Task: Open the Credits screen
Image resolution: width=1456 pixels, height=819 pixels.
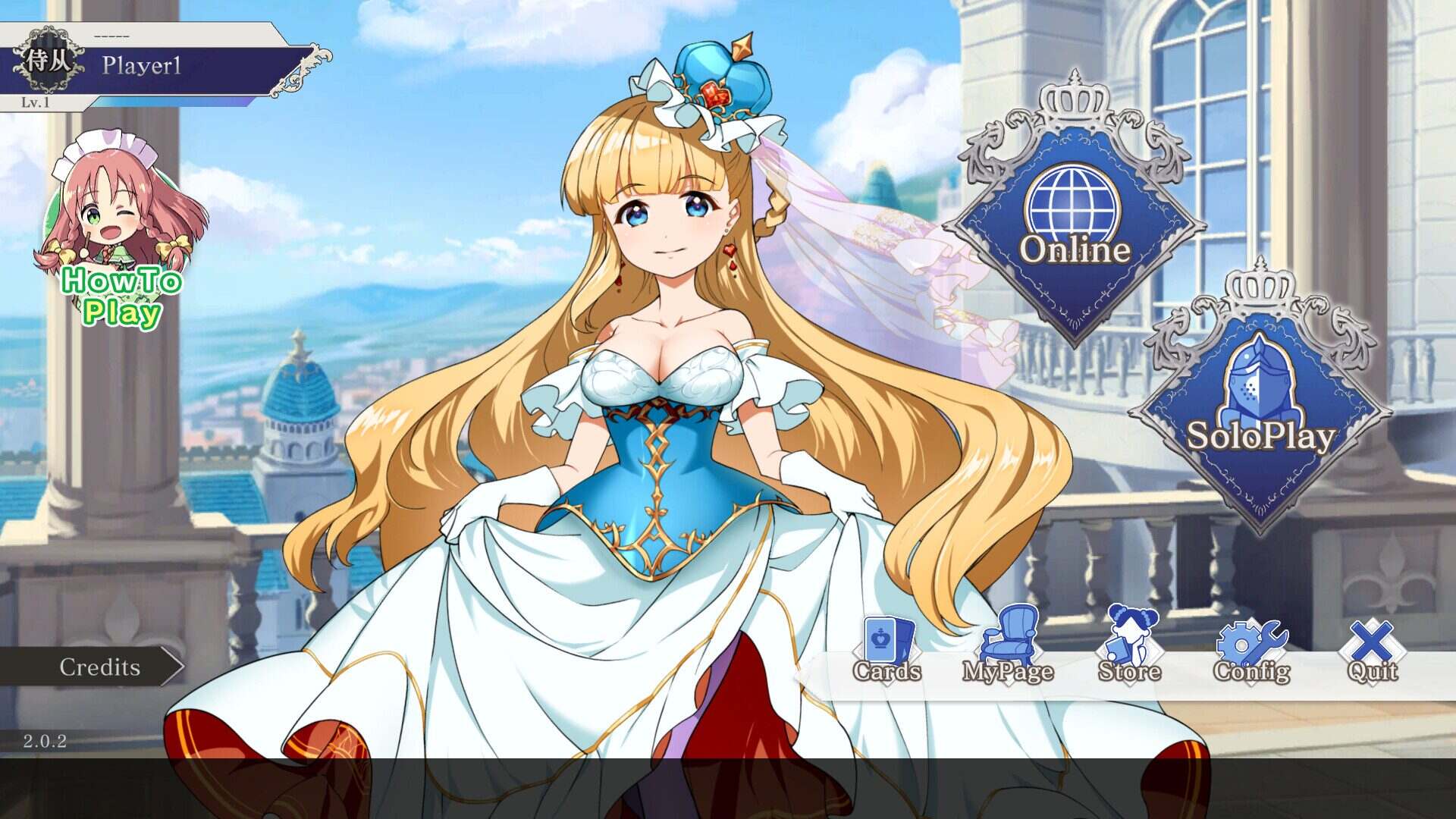Action: (x=99, y=668)
